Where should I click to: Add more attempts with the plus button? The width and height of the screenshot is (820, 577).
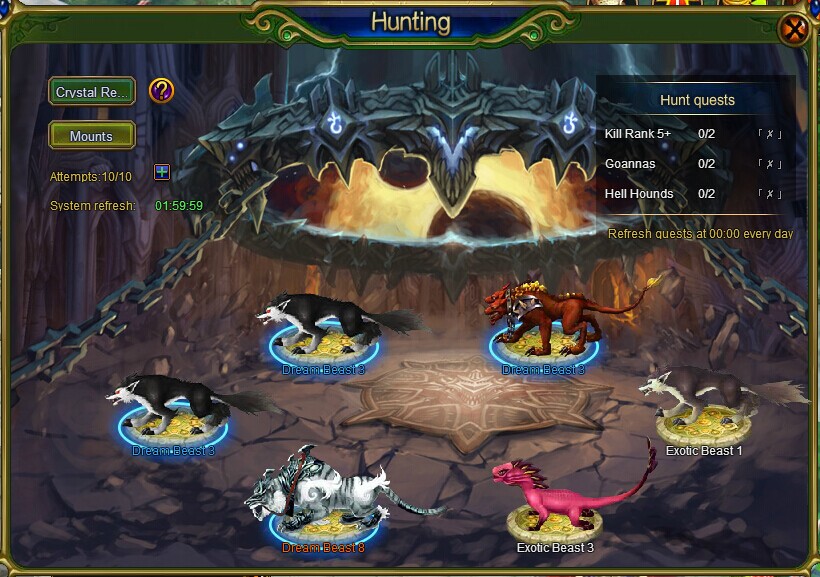point(162,172)
